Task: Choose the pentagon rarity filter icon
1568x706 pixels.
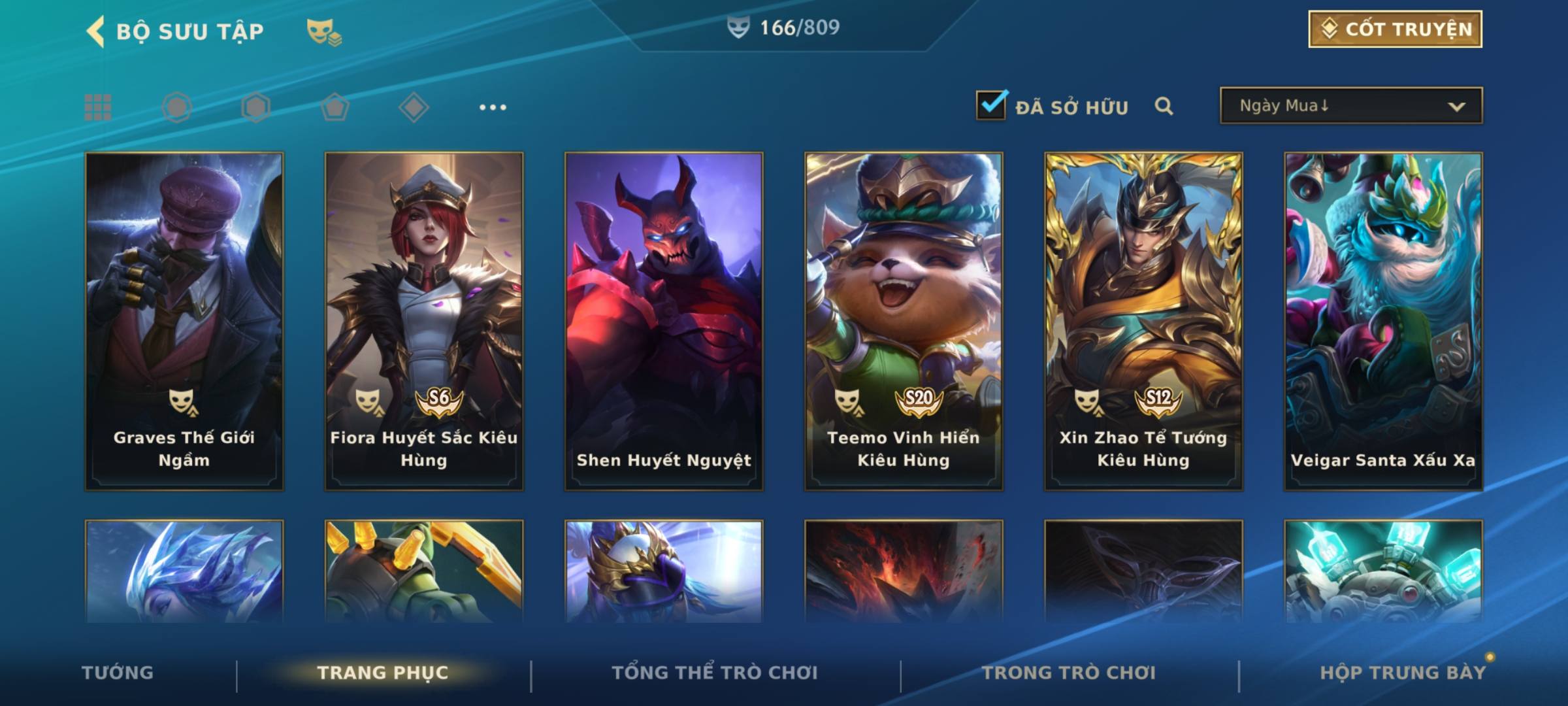Action: (335, 107)
